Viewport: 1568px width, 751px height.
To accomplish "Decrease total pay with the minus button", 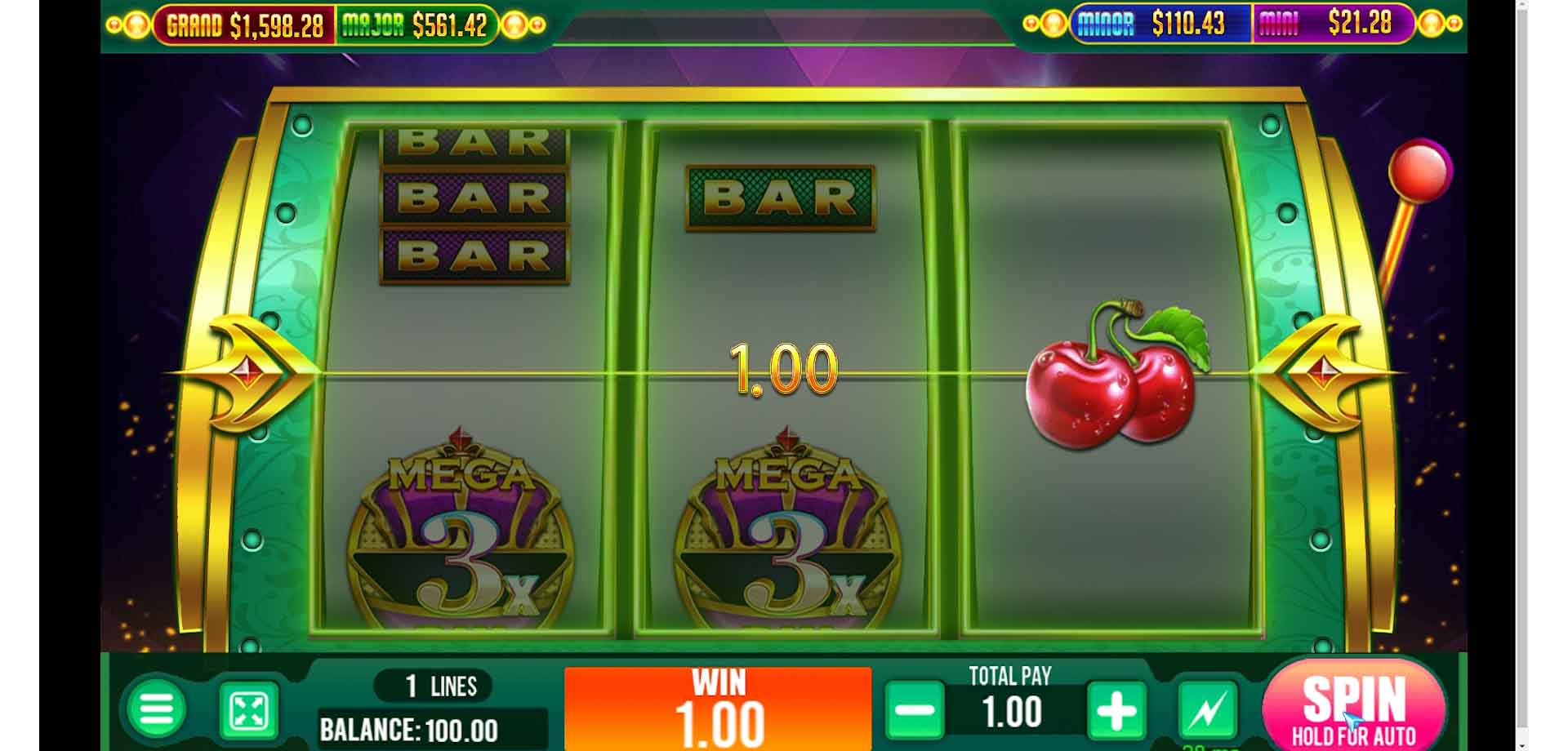I will tap(915, 710).
